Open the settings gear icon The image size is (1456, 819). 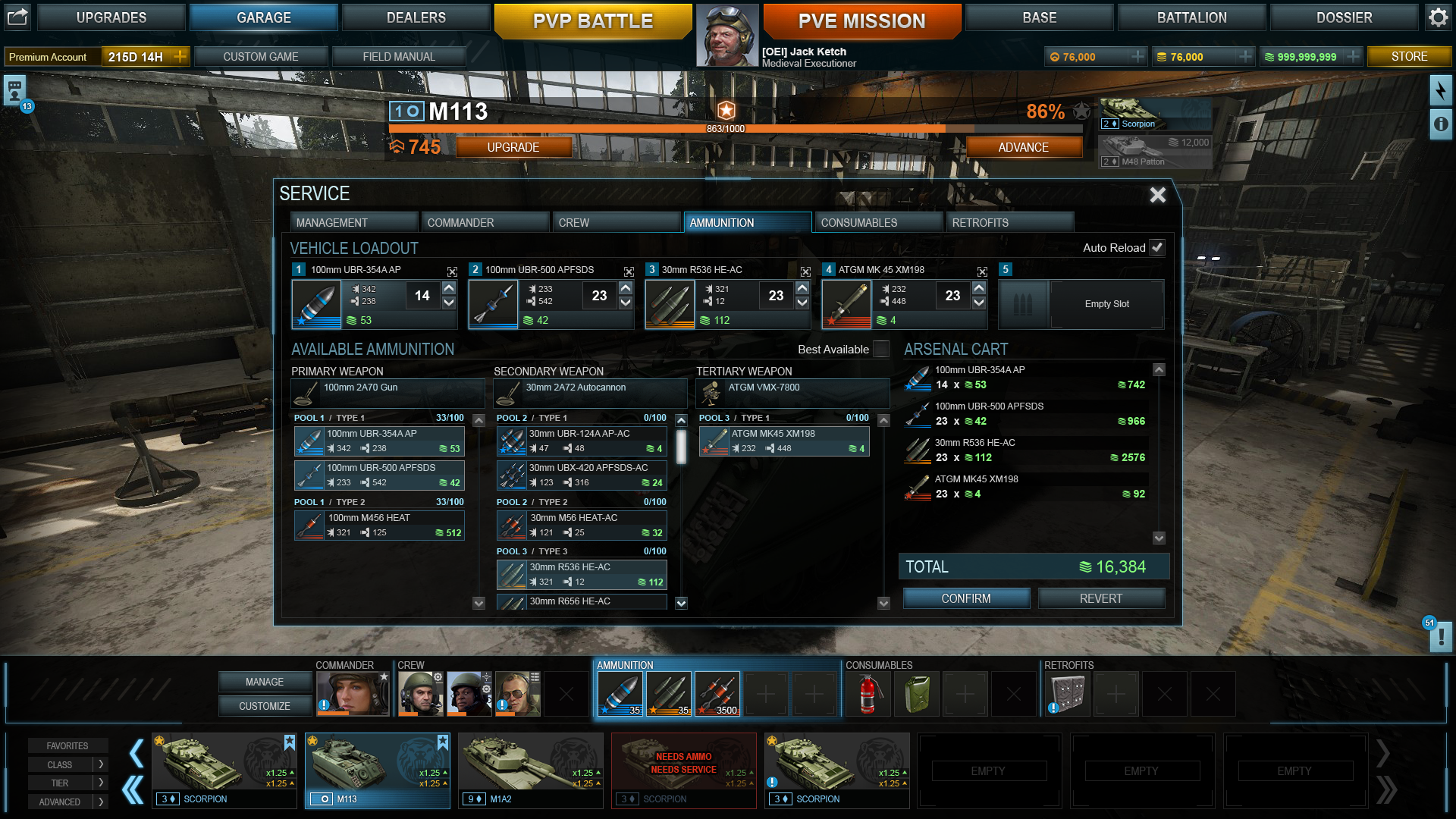(x=1439, y=17)
